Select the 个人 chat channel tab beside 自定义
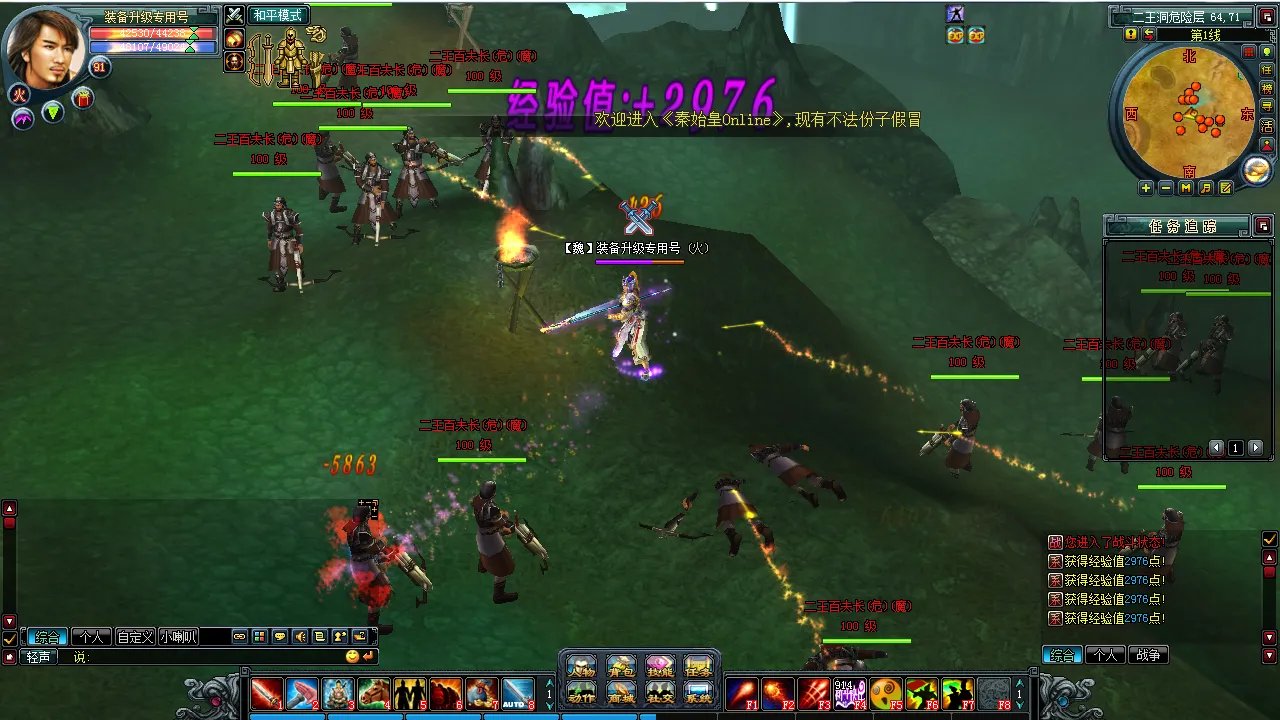Image resolution: width=1280 pixels, height=720 pixels. pos(91,637)
